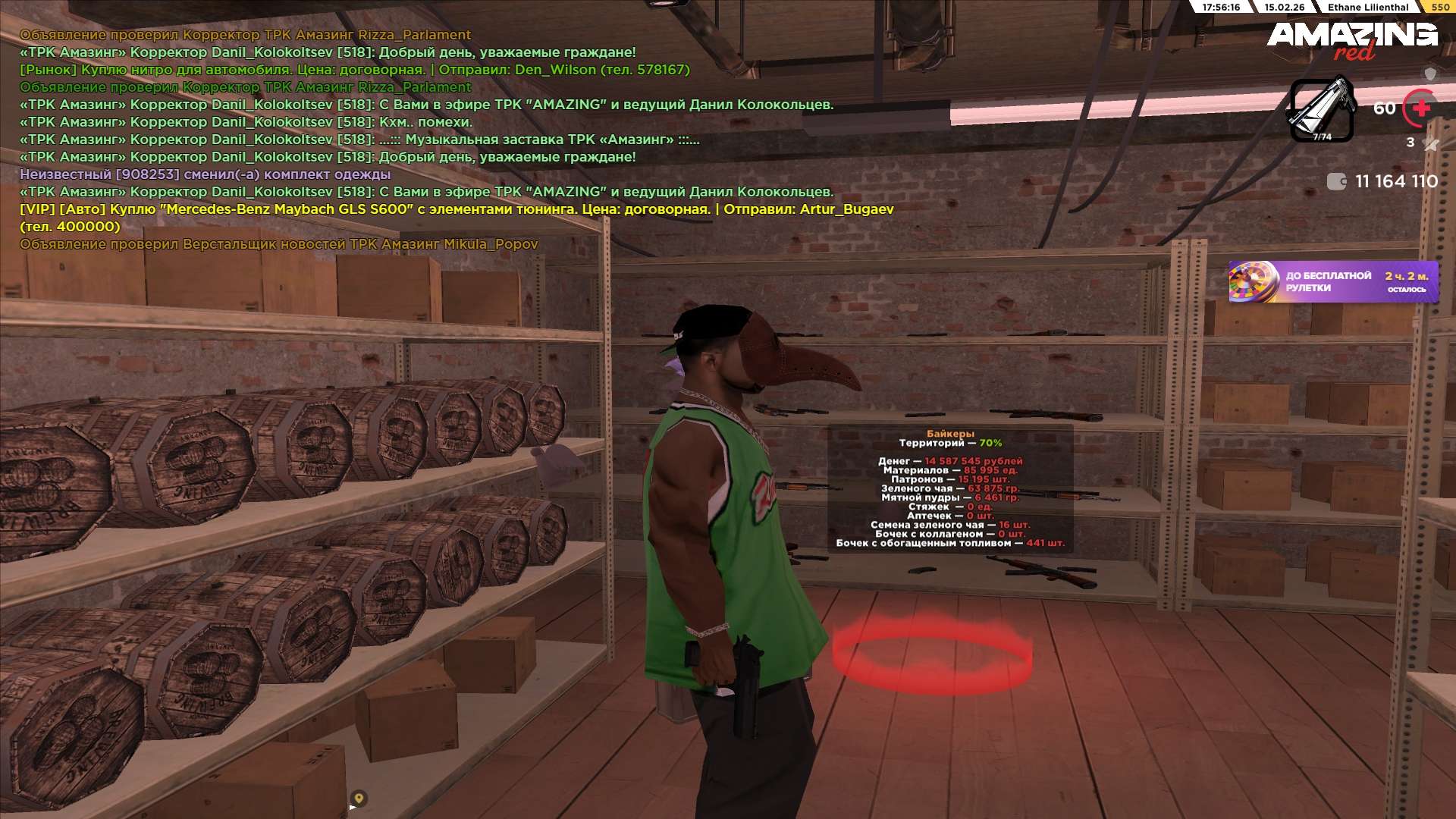Viewport: 1456px width, 819px height.
Task: Open the free roulette timer banner
Action: (x=1332, y=282)
